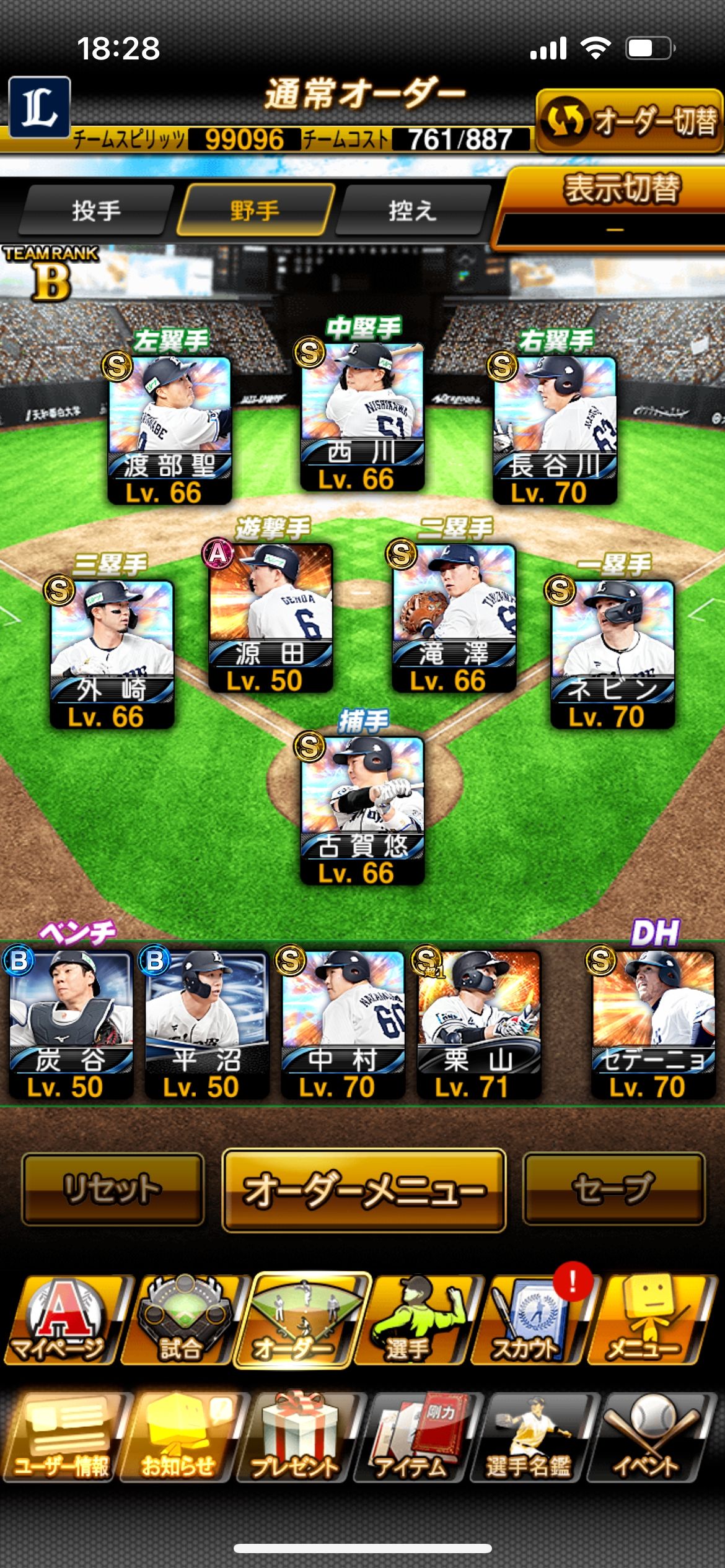Pick catcher 古賀悠 player card
Viewport: 725px width, 1568px height.
[362, 809]
